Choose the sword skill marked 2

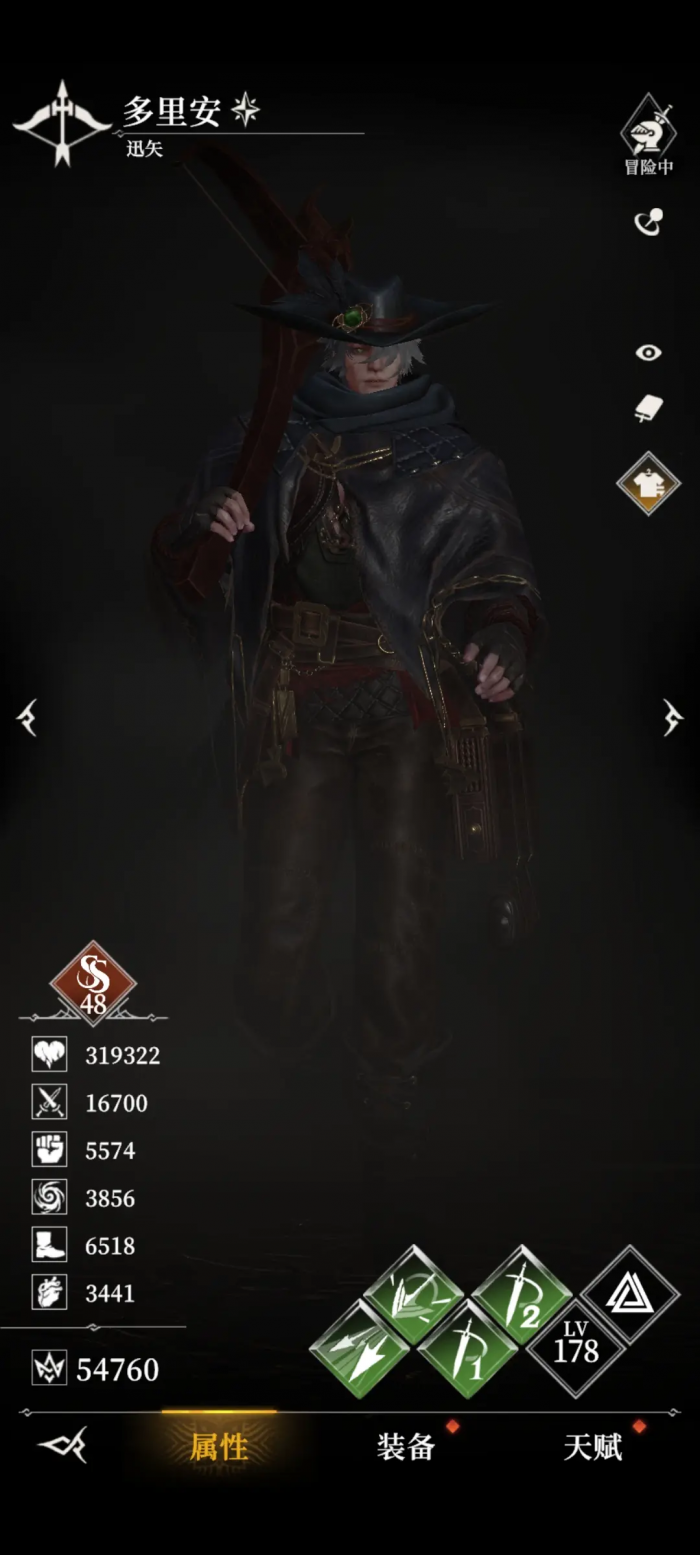521,1295
